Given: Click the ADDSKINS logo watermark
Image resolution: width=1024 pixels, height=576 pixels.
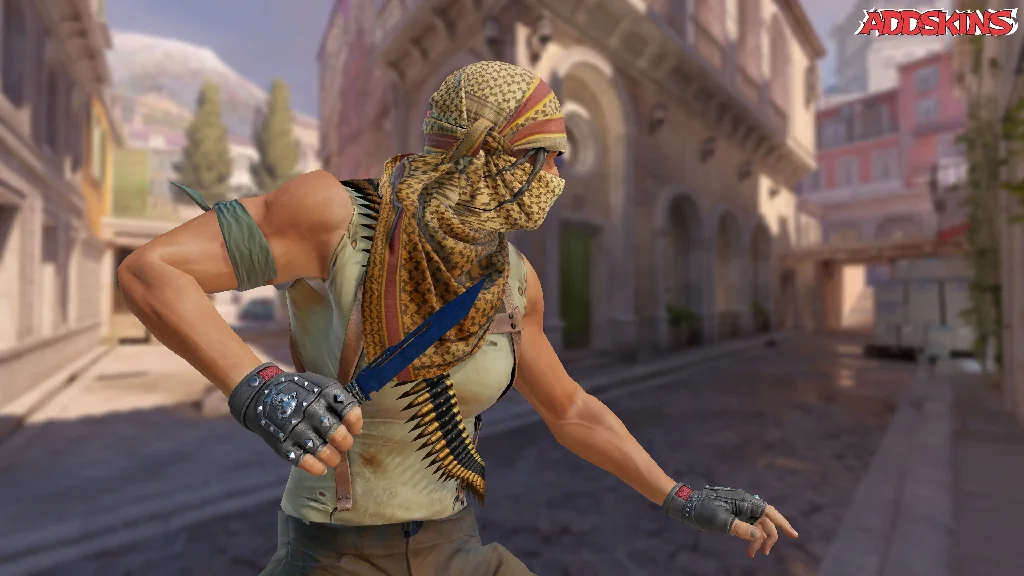Looking at the screenshot, I should (936, 23).
